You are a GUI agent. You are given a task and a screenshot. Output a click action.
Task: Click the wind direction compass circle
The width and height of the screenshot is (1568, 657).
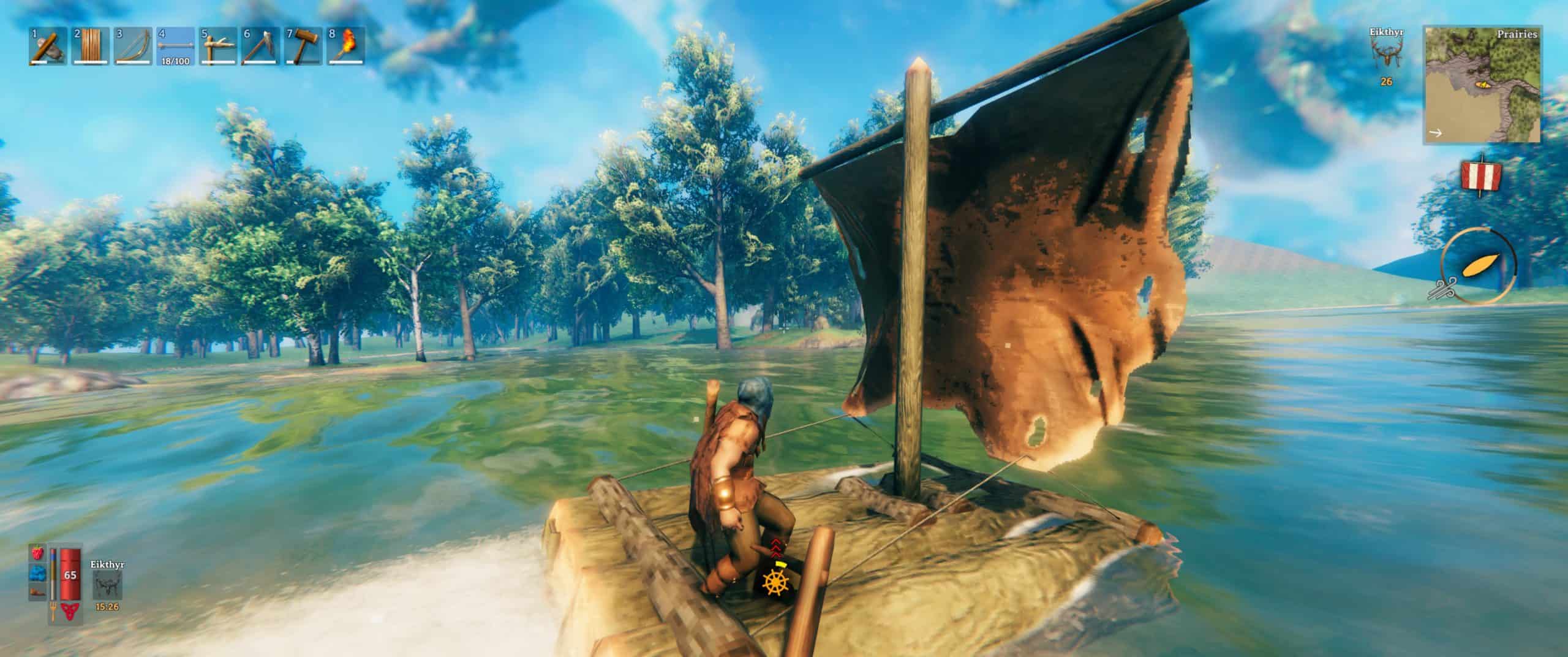pyautogui.click(x=1478, y=265)
